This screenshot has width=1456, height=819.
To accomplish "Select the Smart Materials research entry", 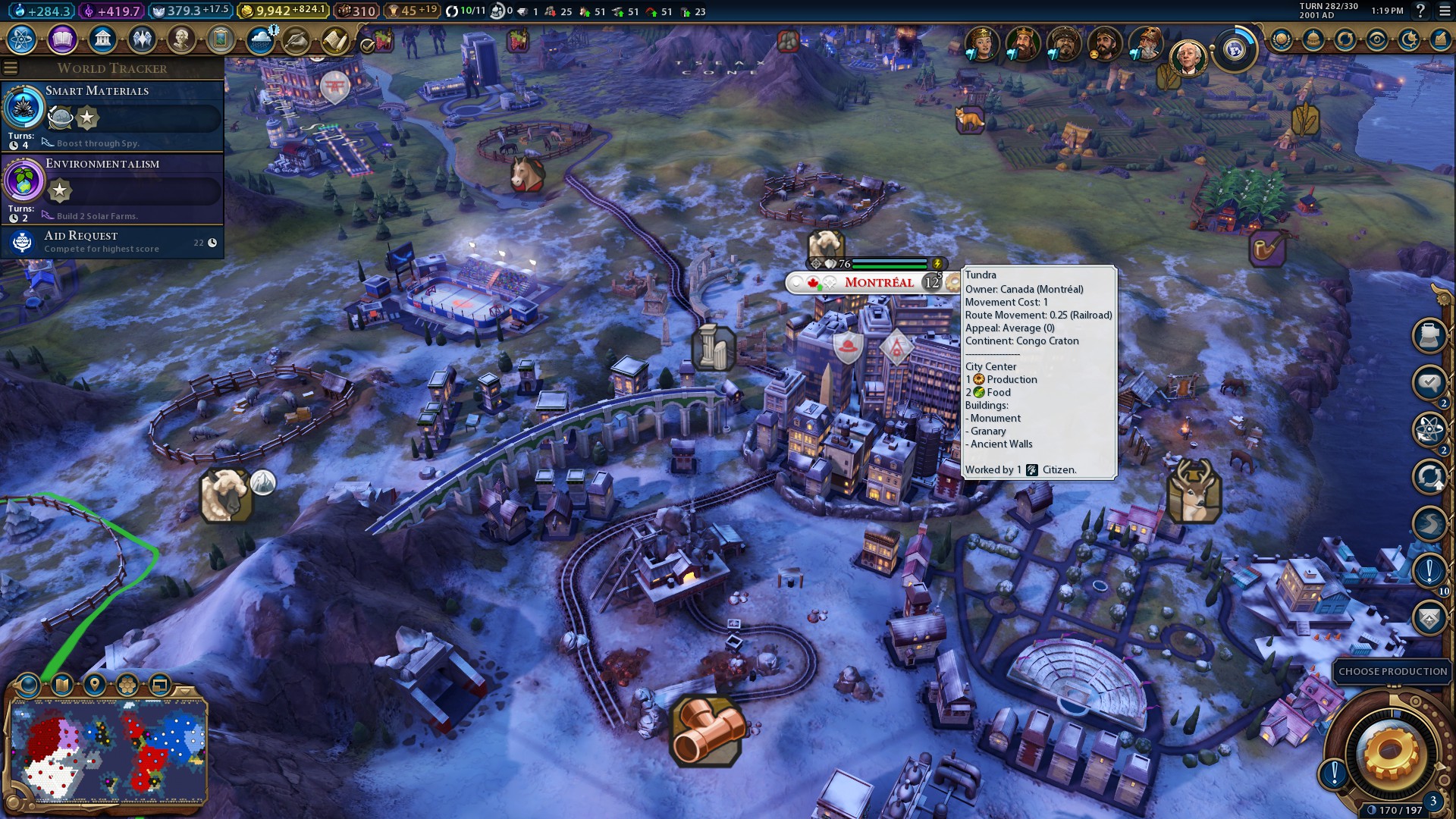I will click(112, 115).
